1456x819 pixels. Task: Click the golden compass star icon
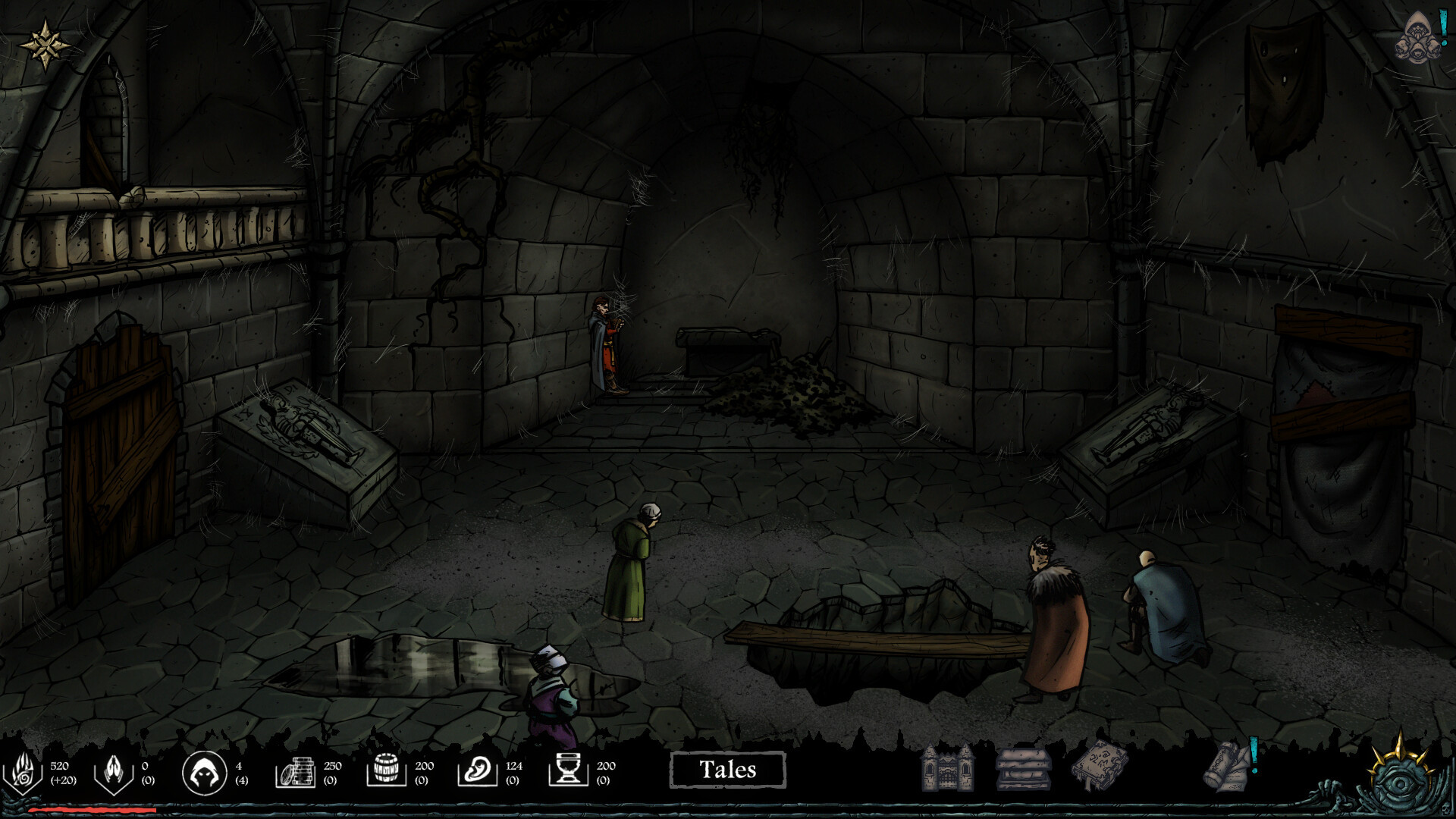pos(45,45)
